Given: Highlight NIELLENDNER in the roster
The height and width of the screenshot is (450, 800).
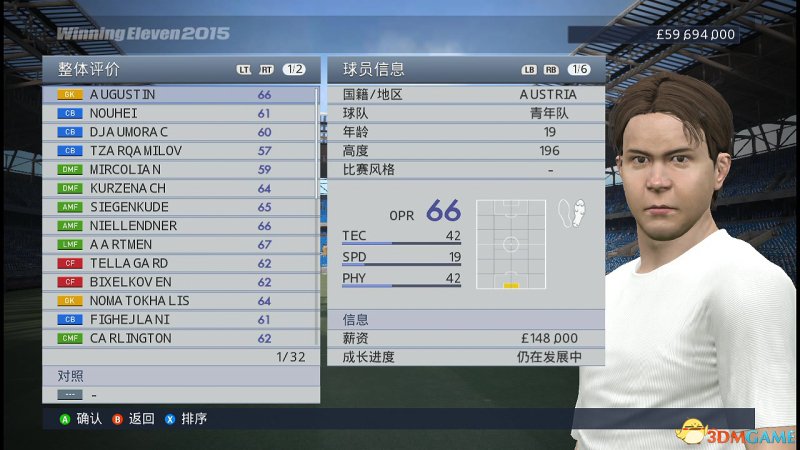Looking at the screenshot, I should point(180,226).
